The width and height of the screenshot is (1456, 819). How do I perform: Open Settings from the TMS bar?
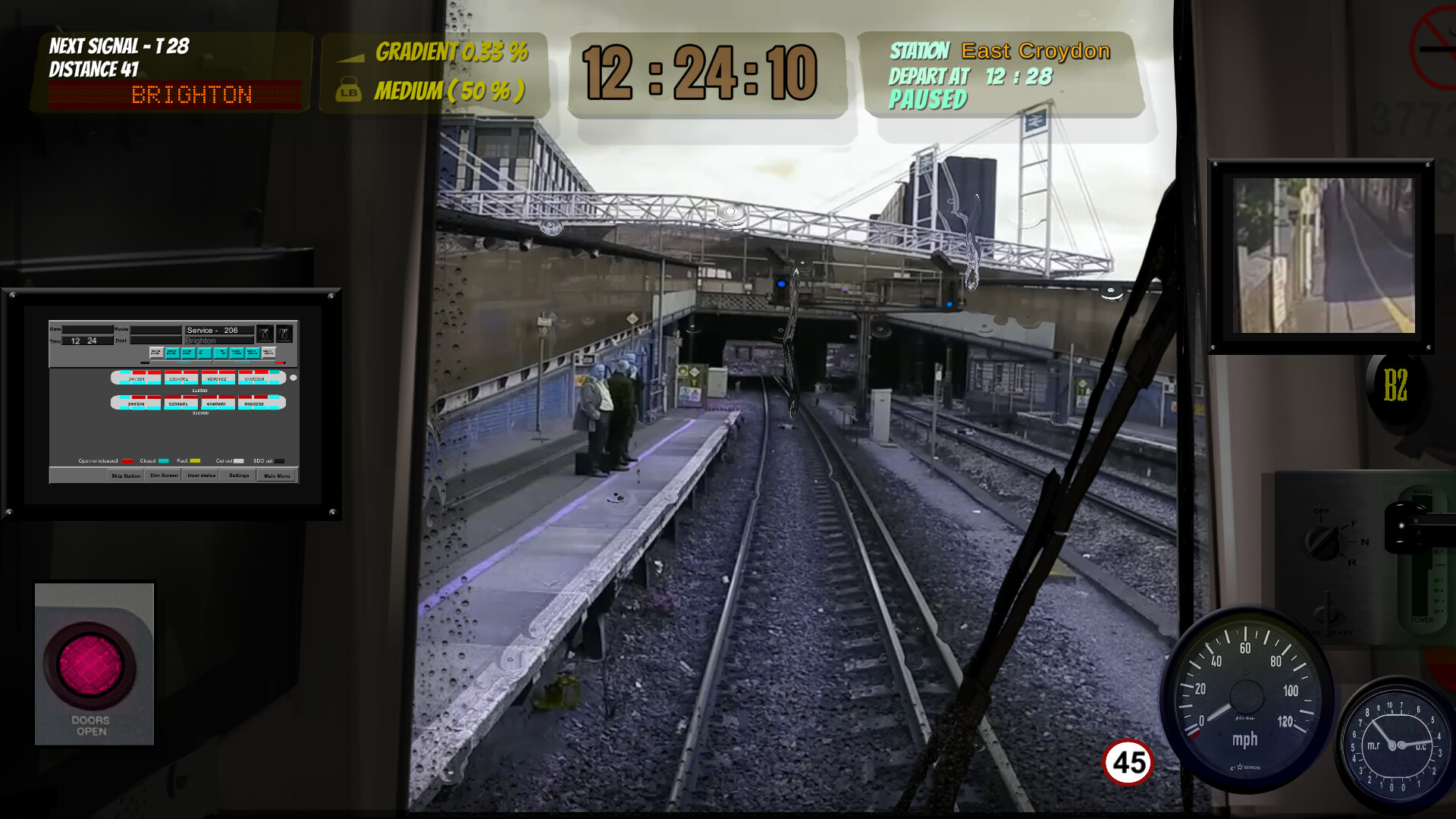pos(239,475)
